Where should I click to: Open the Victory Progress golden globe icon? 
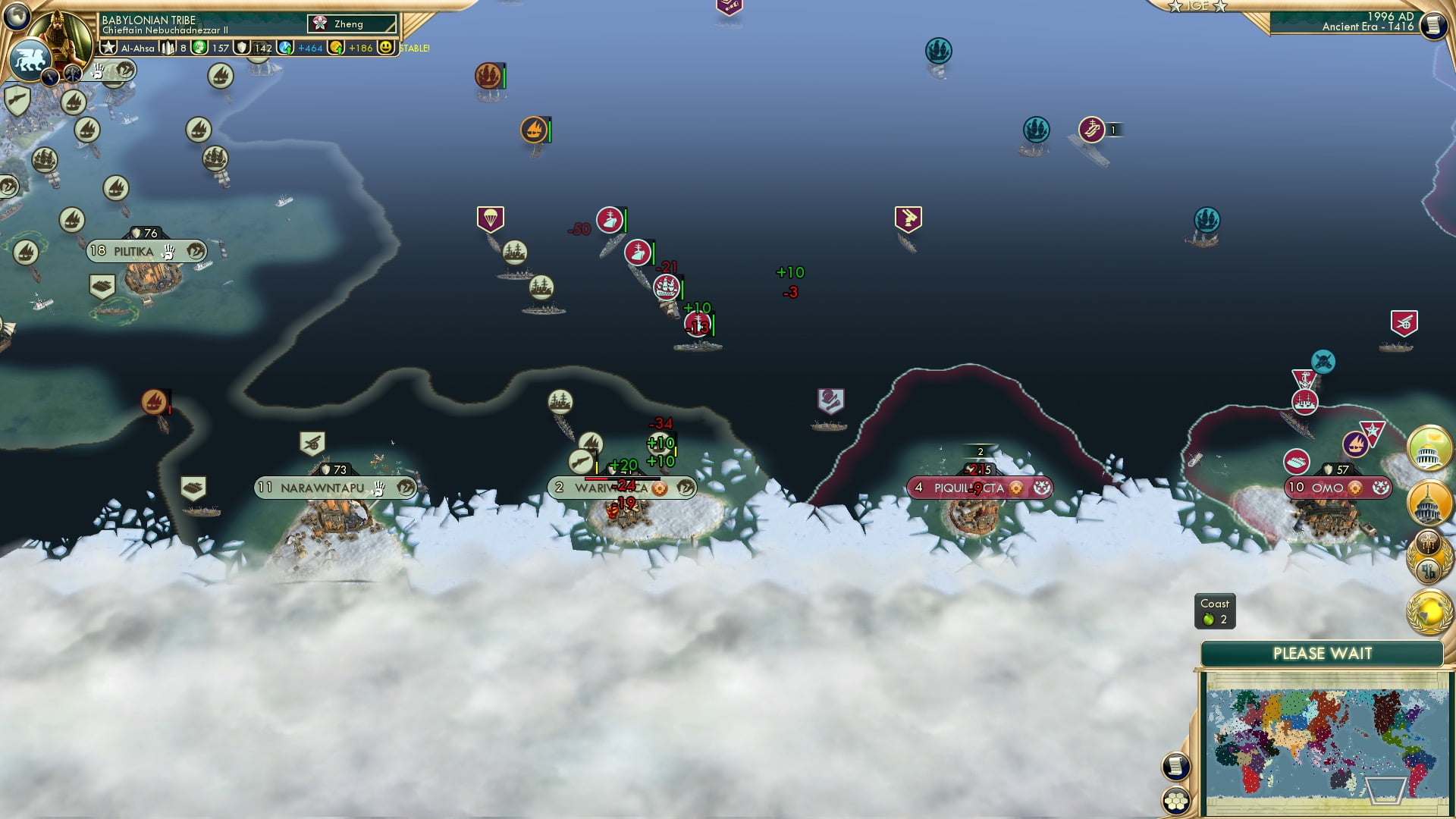(x=1429, y=607)
